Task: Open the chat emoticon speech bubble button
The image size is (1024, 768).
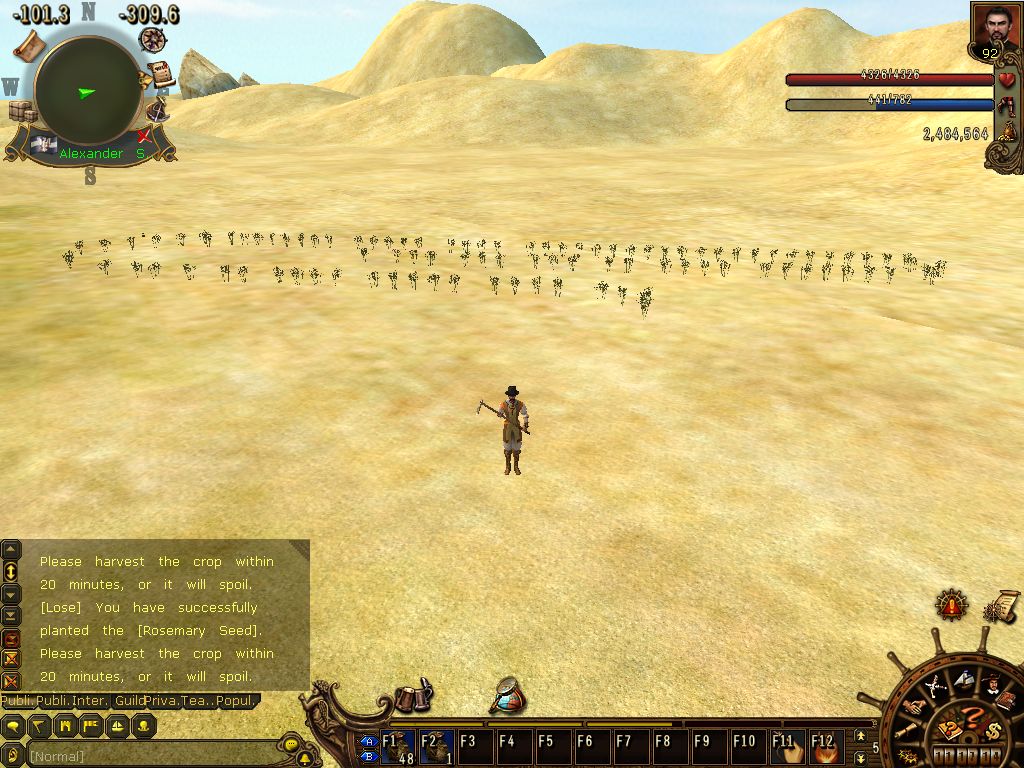Action: 291,745
